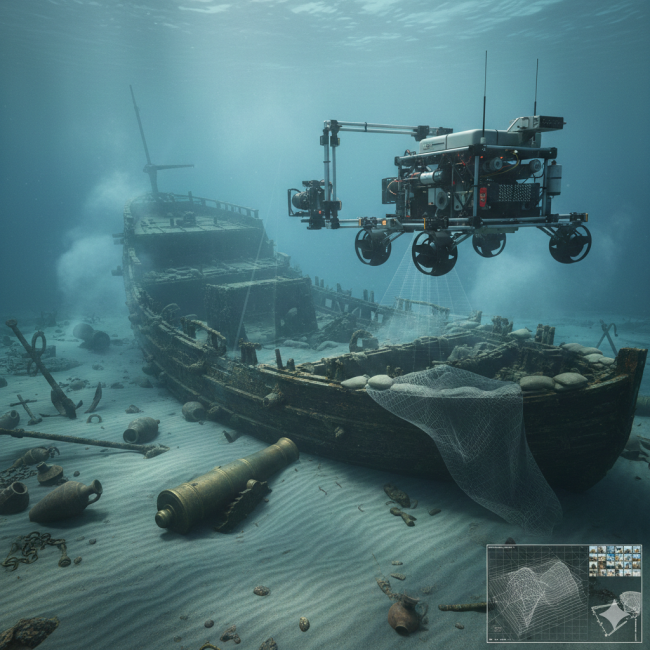Select the net deployment diagram
Screen dimensions: 650x650
pos(616,612)
